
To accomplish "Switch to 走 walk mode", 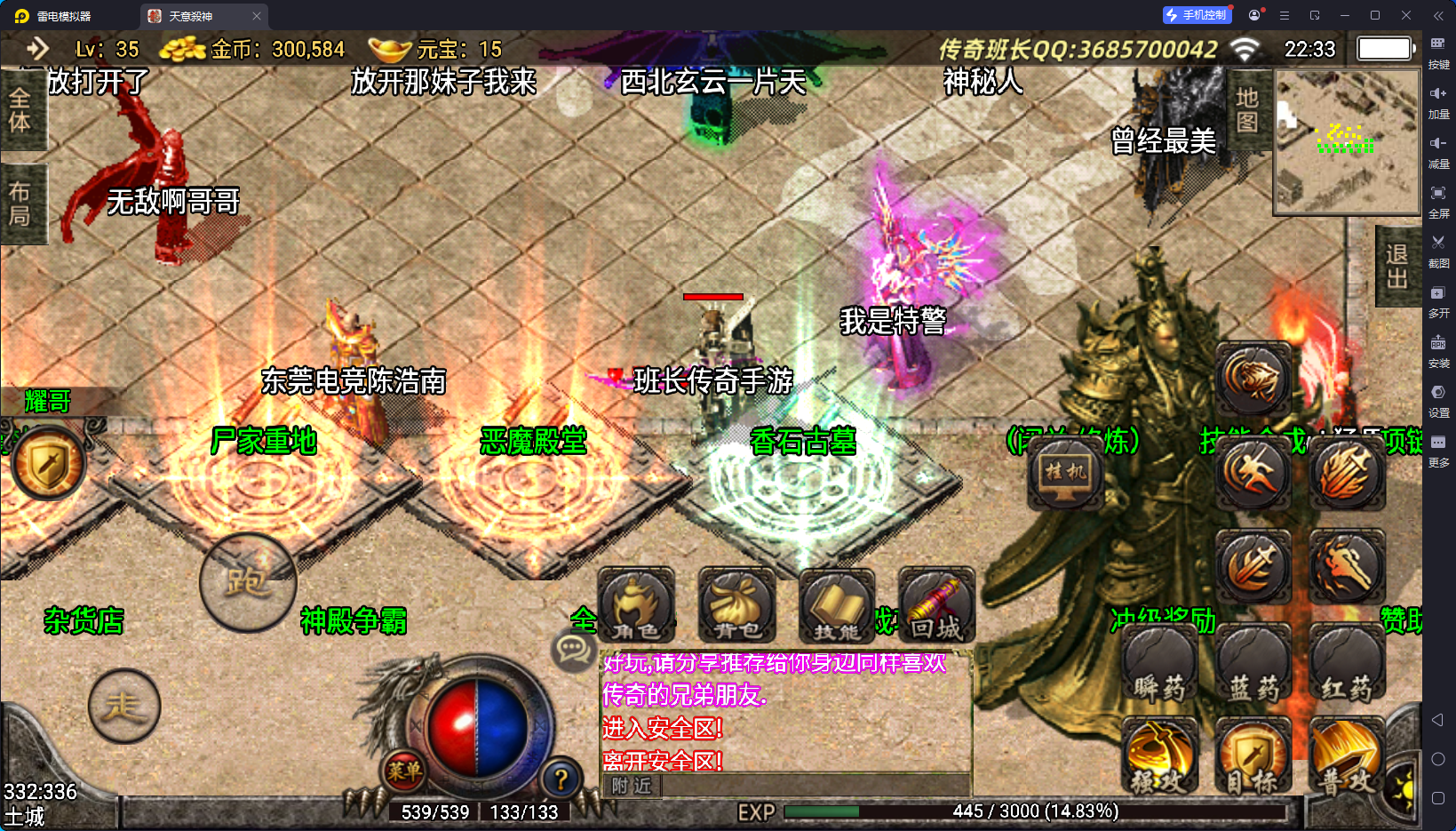I will point(124,707).
